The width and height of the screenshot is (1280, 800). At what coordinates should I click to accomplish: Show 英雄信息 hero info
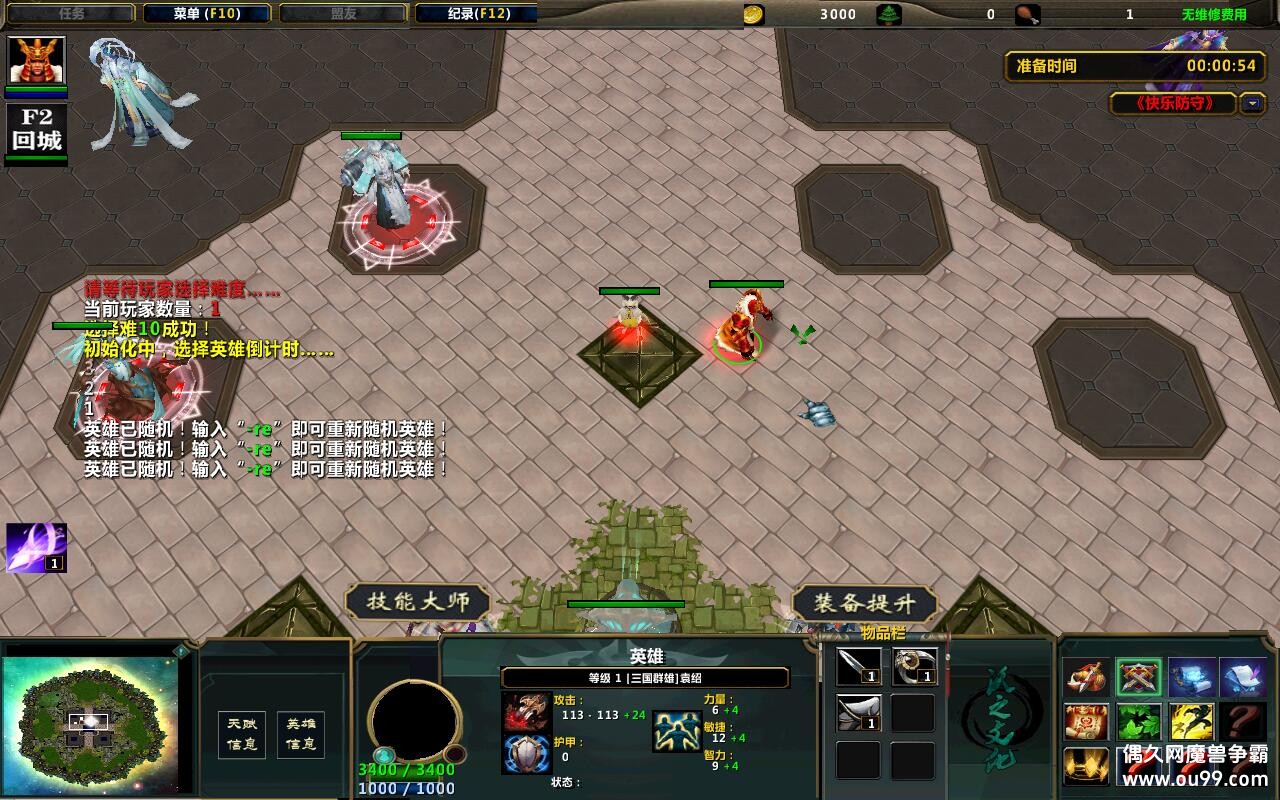tap(300, 734)
